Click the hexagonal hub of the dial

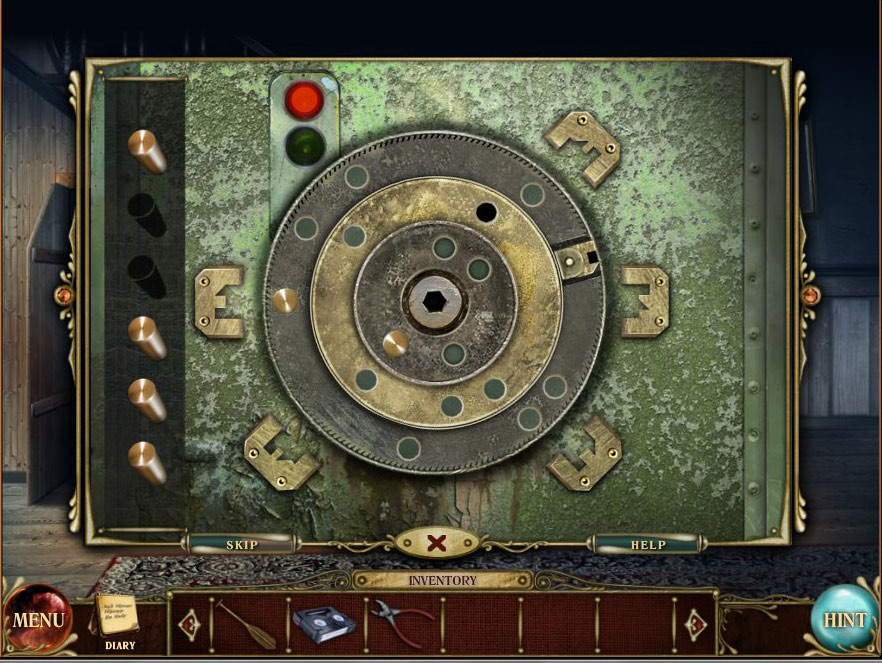(434, 299)
